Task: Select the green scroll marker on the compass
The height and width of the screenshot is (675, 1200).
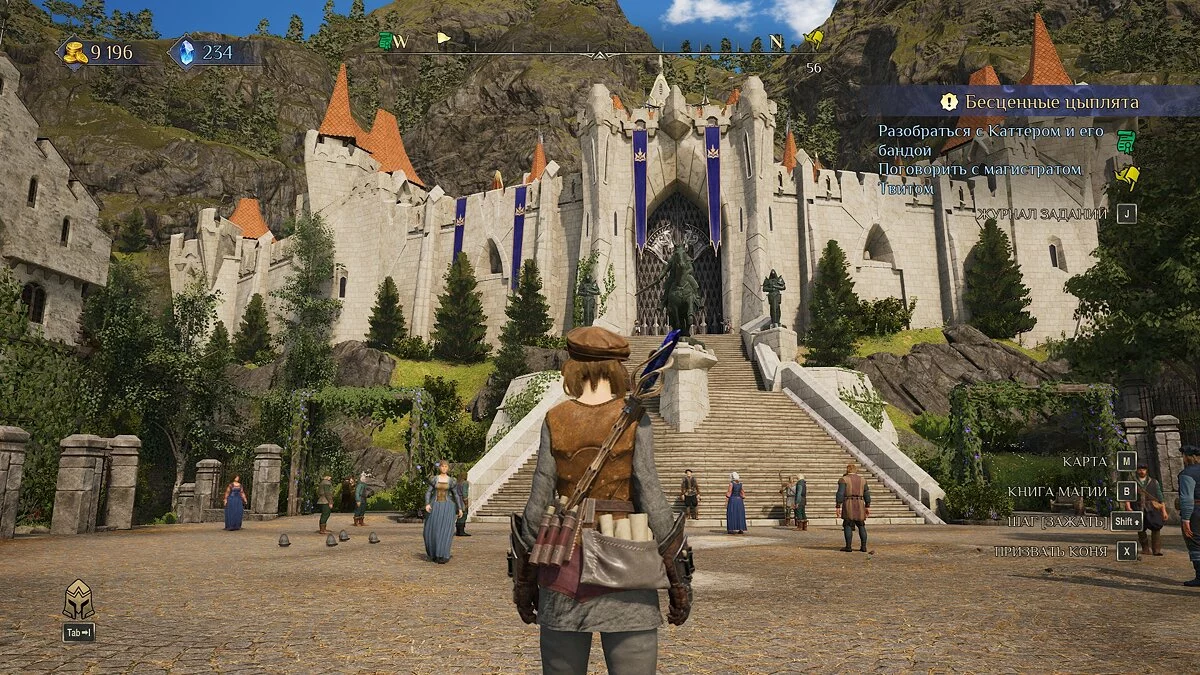Action: tap(386, 41)
